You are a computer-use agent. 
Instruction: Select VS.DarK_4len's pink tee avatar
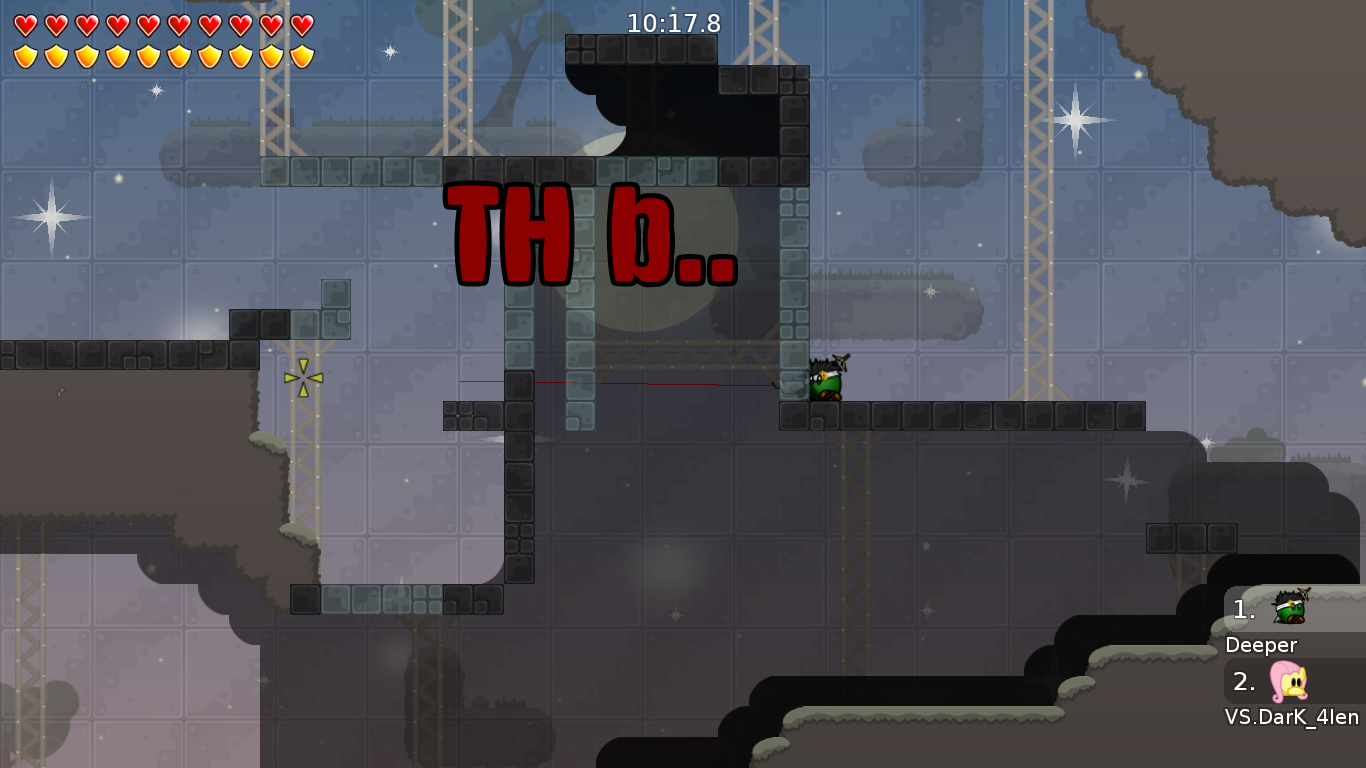[1290, 683]
